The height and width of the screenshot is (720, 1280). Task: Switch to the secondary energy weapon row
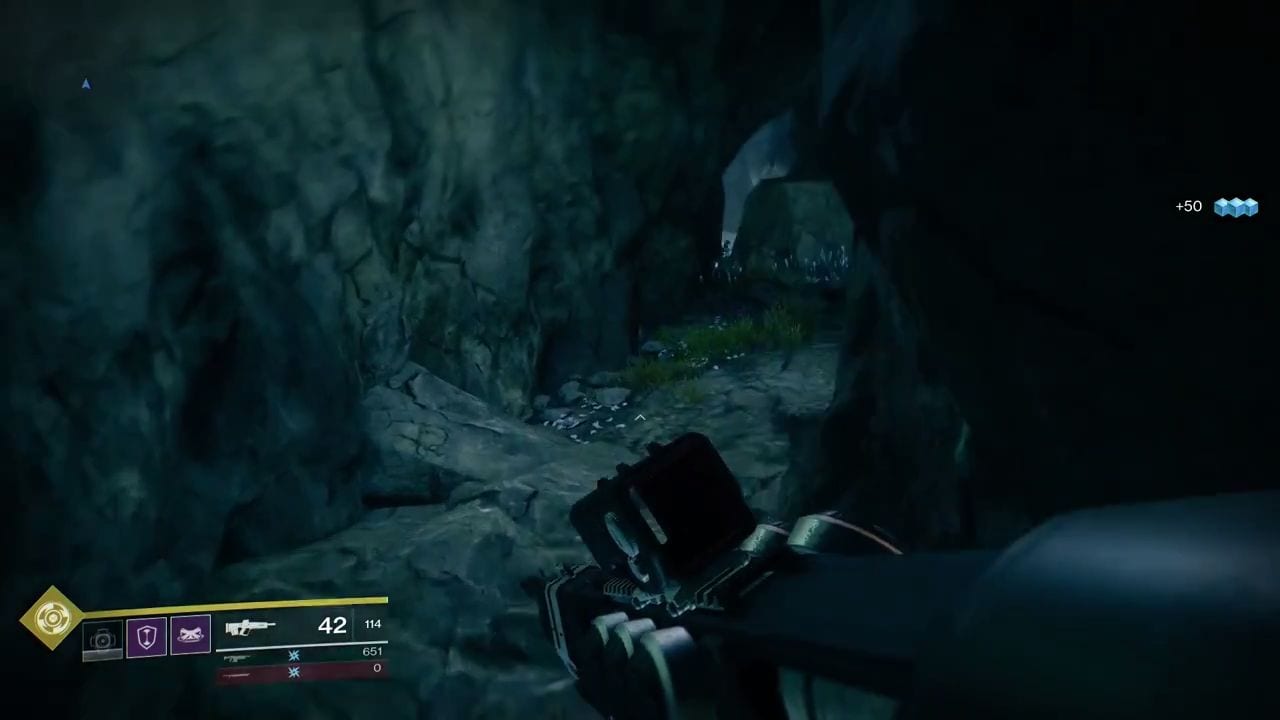(x=300, y=655)
